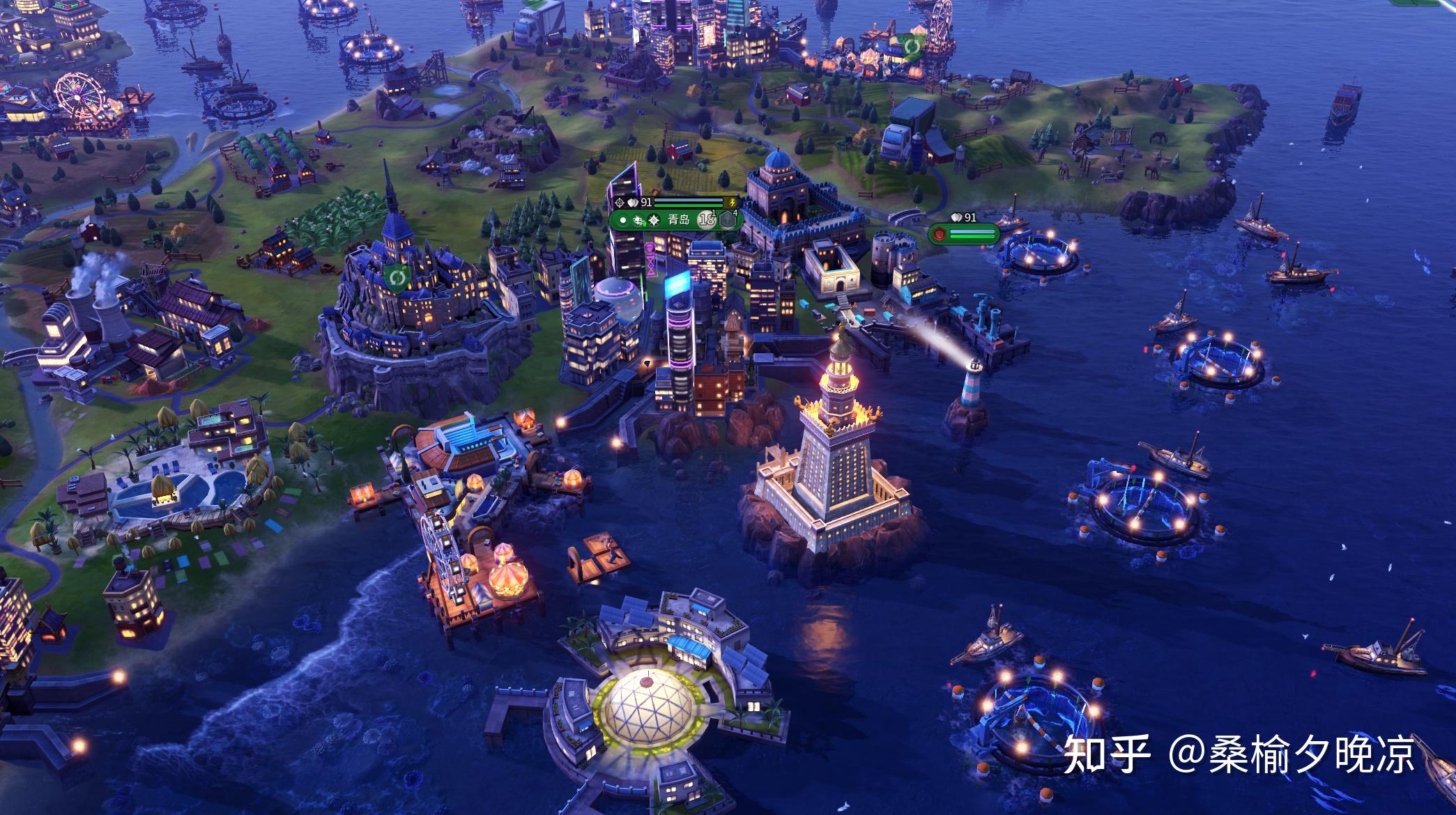Click the green shield icon on the castle
The width and height of the screenshot is (1456, 815).
tap(398, 279)
